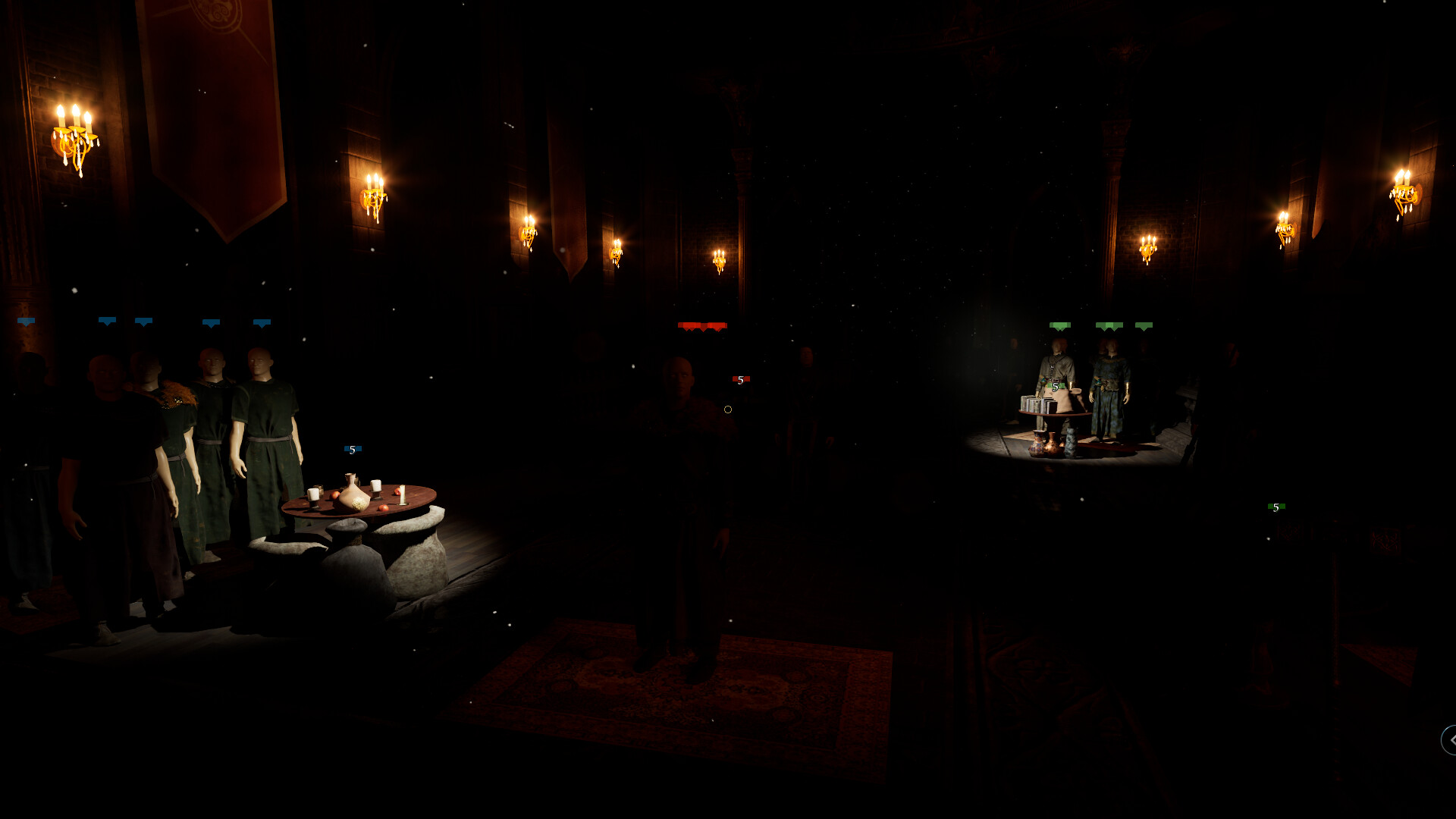Click the circular crosshair reticle in the center
This screenshot has width=1456, height=819.
pyautogui.click(x=728, y=409)
